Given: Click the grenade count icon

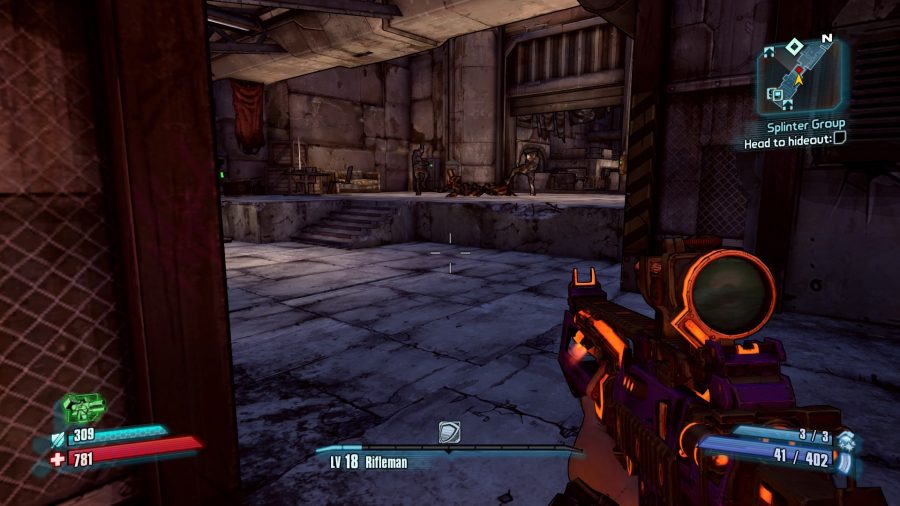Looking at the screenshot, I should tap(846, 440).
